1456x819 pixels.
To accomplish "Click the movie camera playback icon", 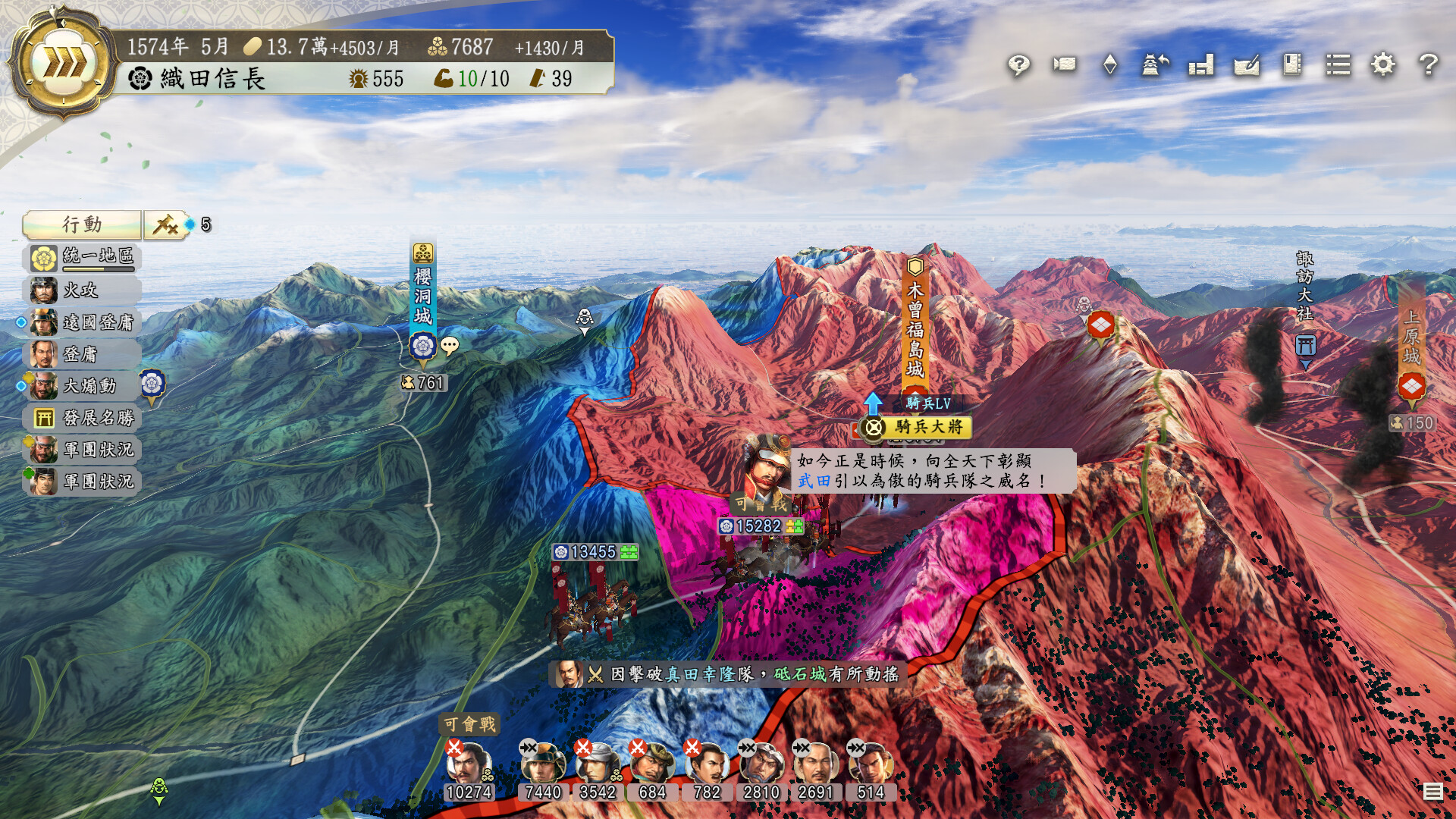I will (1063, 66).
